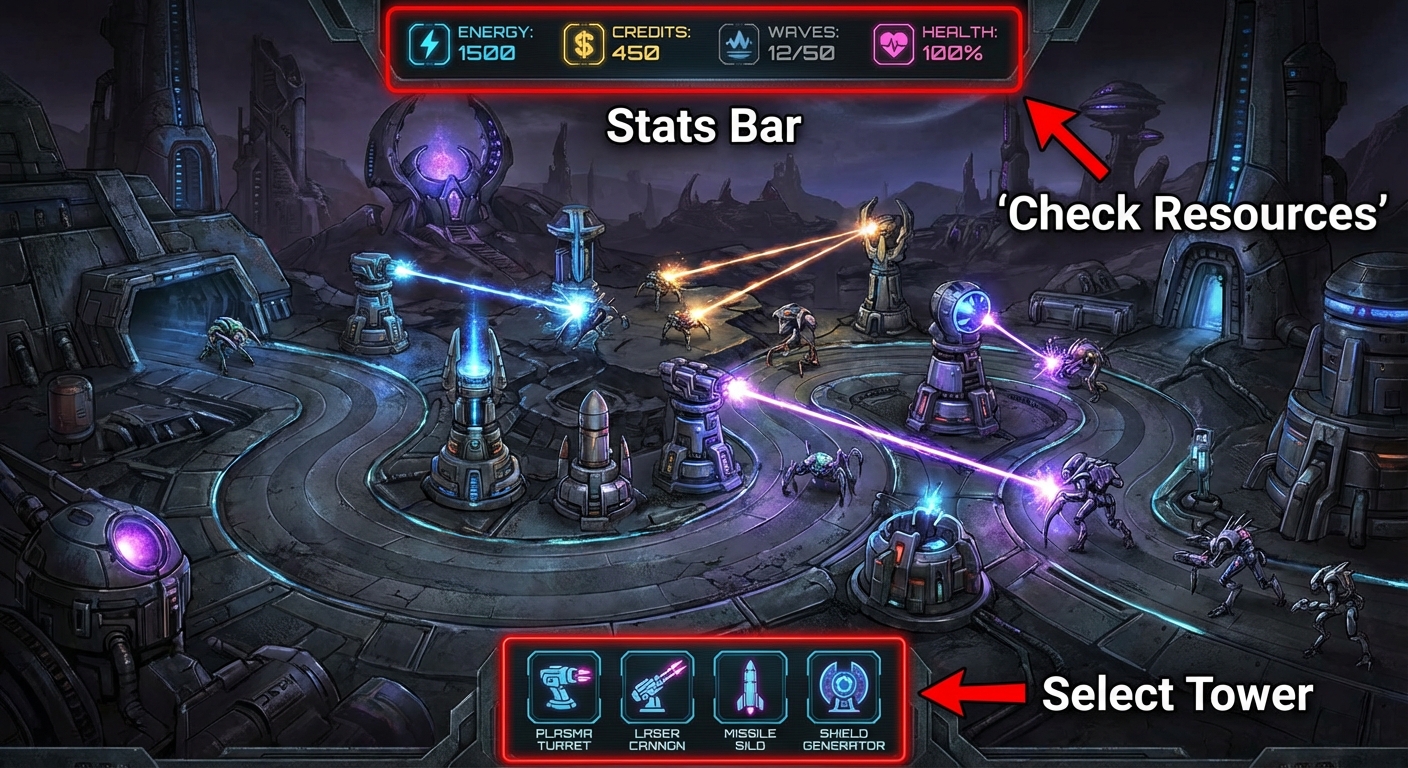The height and width of the screenshot is (768, 1408).
Task: Activate the Shield Generator icon
Action: (x=843, y=686)
